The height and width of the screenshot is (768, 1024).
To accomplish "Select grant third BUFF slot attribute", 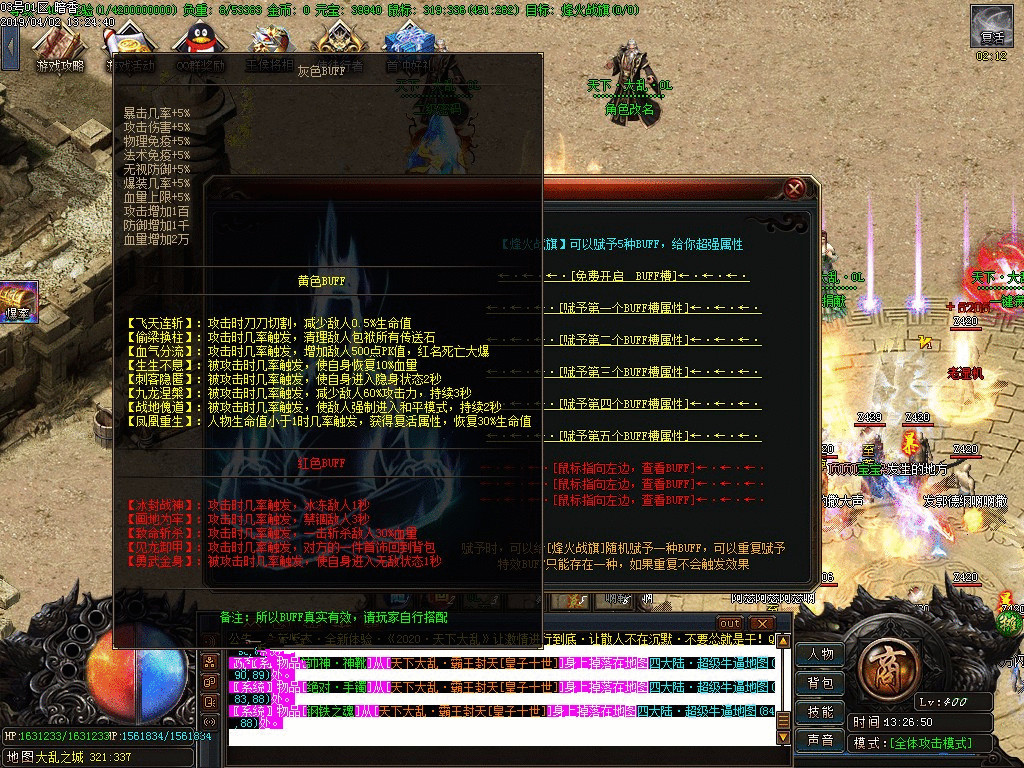I will tap(625, 372).
